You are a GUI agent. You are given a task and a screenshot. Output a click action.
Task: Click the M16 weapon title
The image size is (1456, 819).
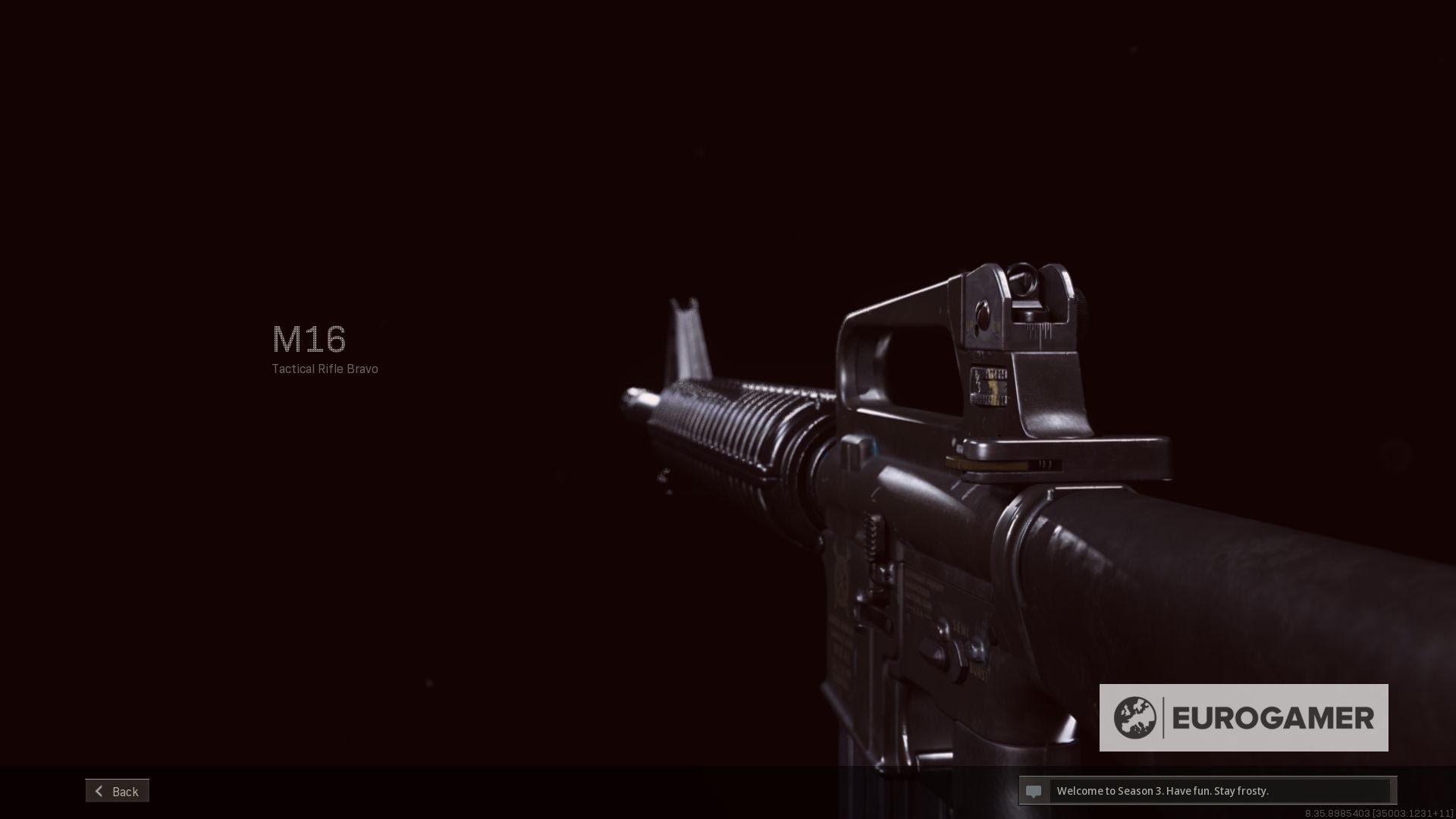click(309, 340)
